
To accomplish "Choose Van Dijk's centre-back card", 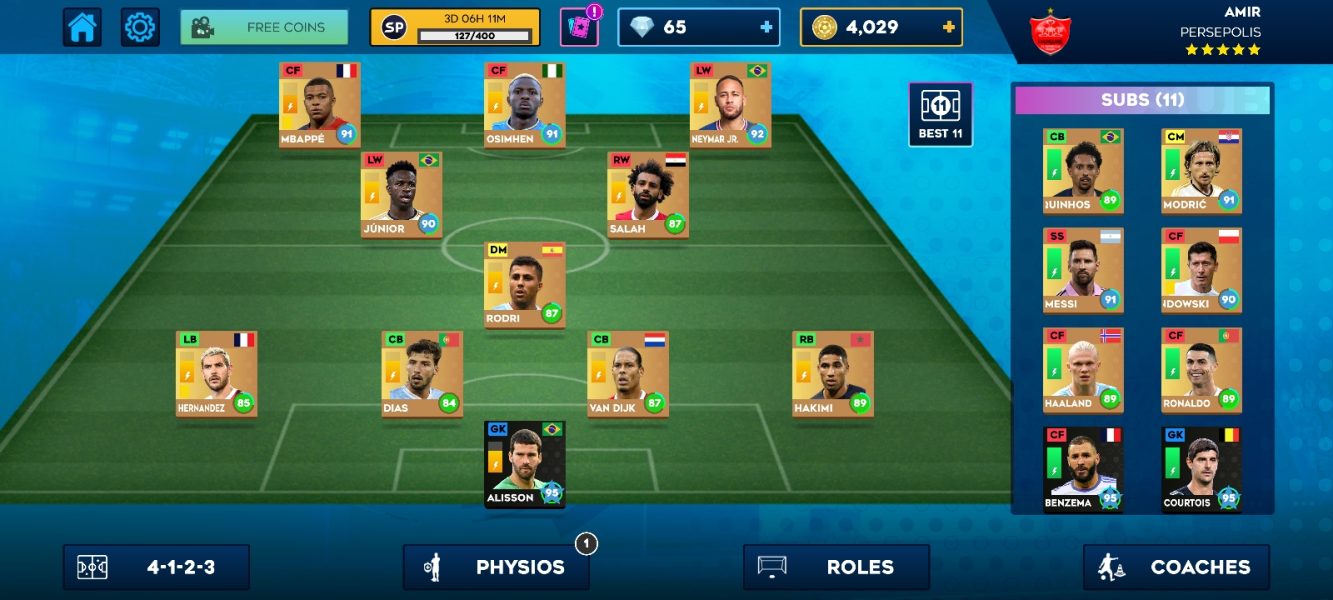I will pos(628,374).
